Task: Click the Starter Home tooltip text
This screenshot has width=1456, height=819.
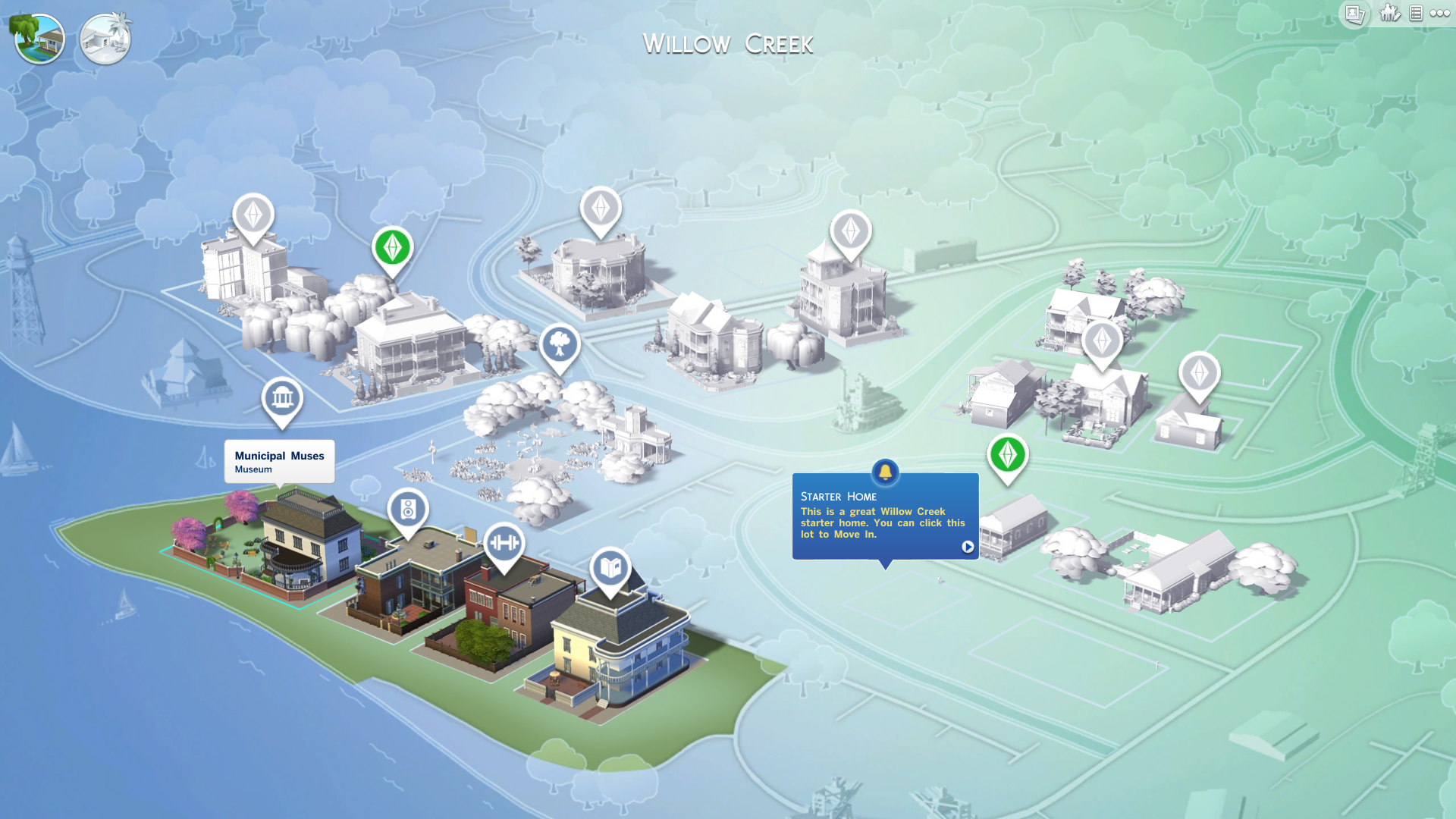Action: pos(882,522)
